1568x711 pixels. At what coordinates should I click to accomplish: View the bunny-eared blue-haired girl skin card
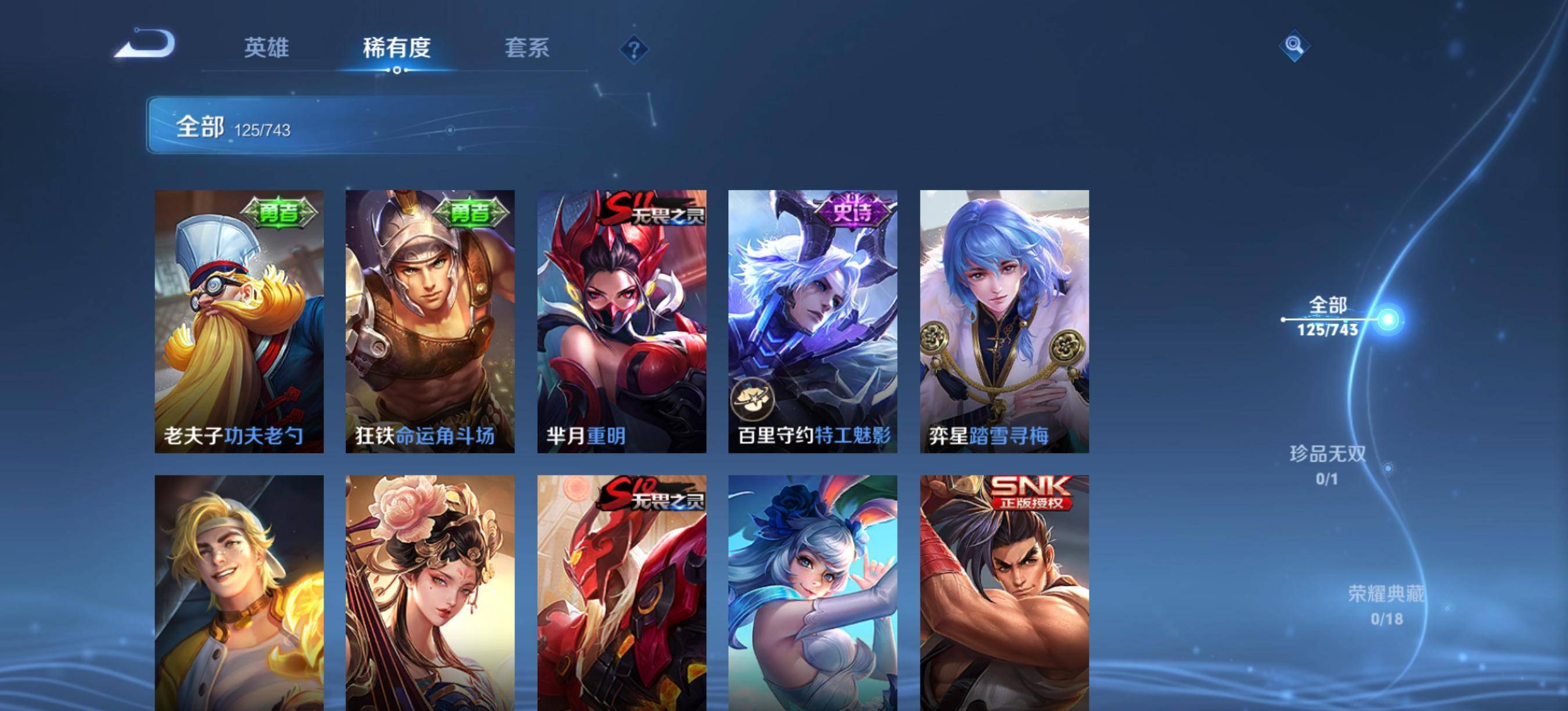(x=812, y=592)
